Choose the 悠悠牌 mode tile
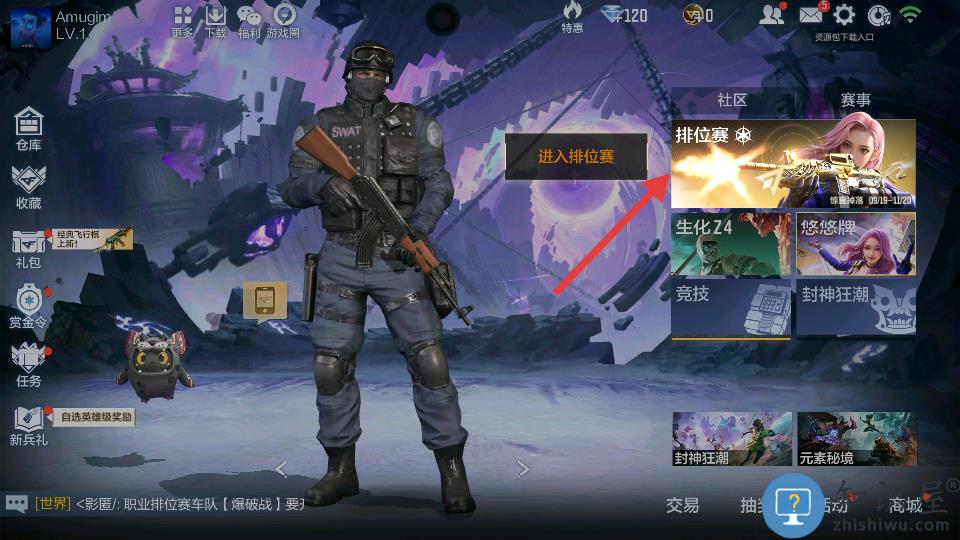The height and width of the screenshot is (540, 960). coord(856,244)
